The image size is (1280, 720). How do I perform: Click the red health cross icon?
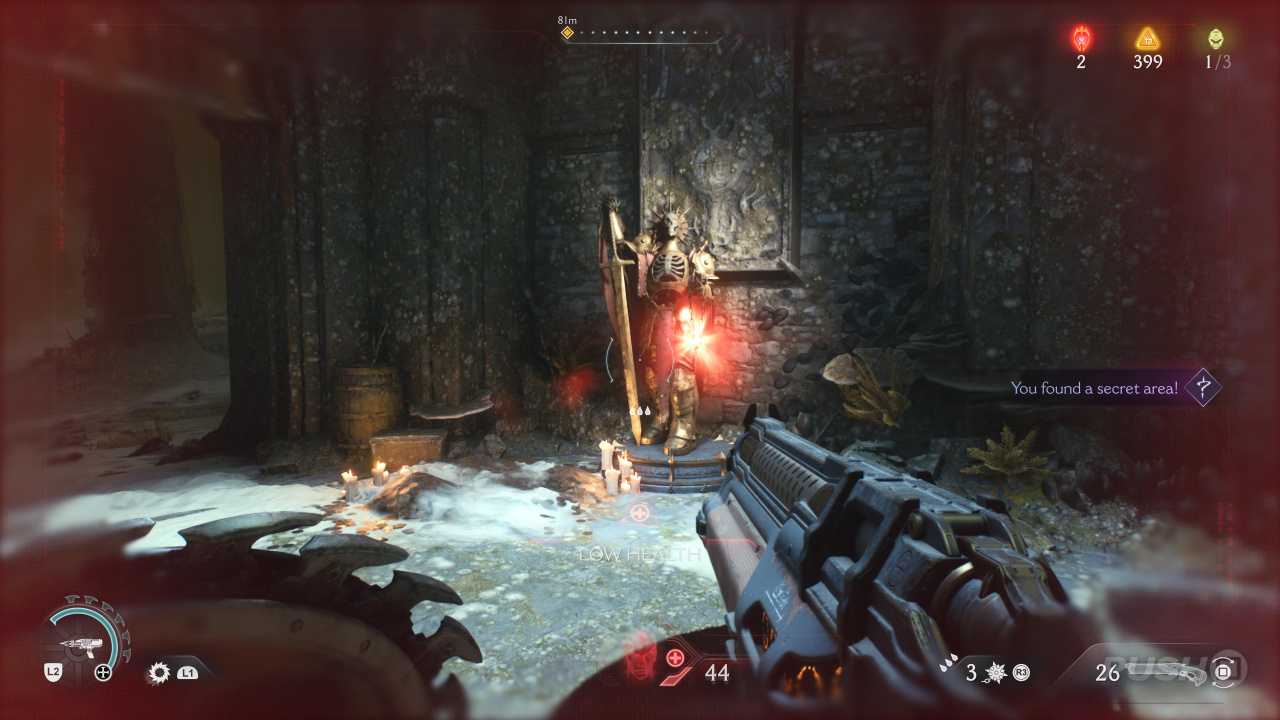click(x=676, y=658)
